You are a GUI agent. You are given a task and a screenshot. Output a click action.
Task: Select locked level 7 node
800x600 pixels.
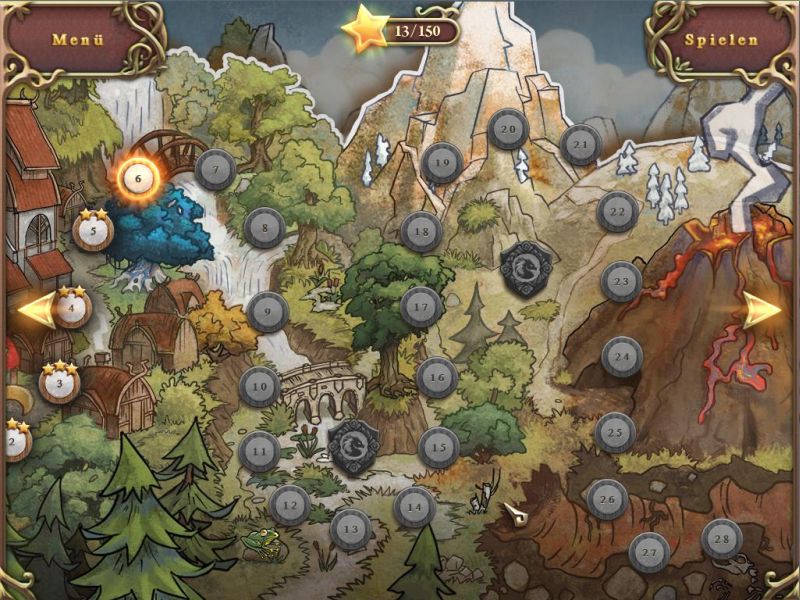(215, 170)
